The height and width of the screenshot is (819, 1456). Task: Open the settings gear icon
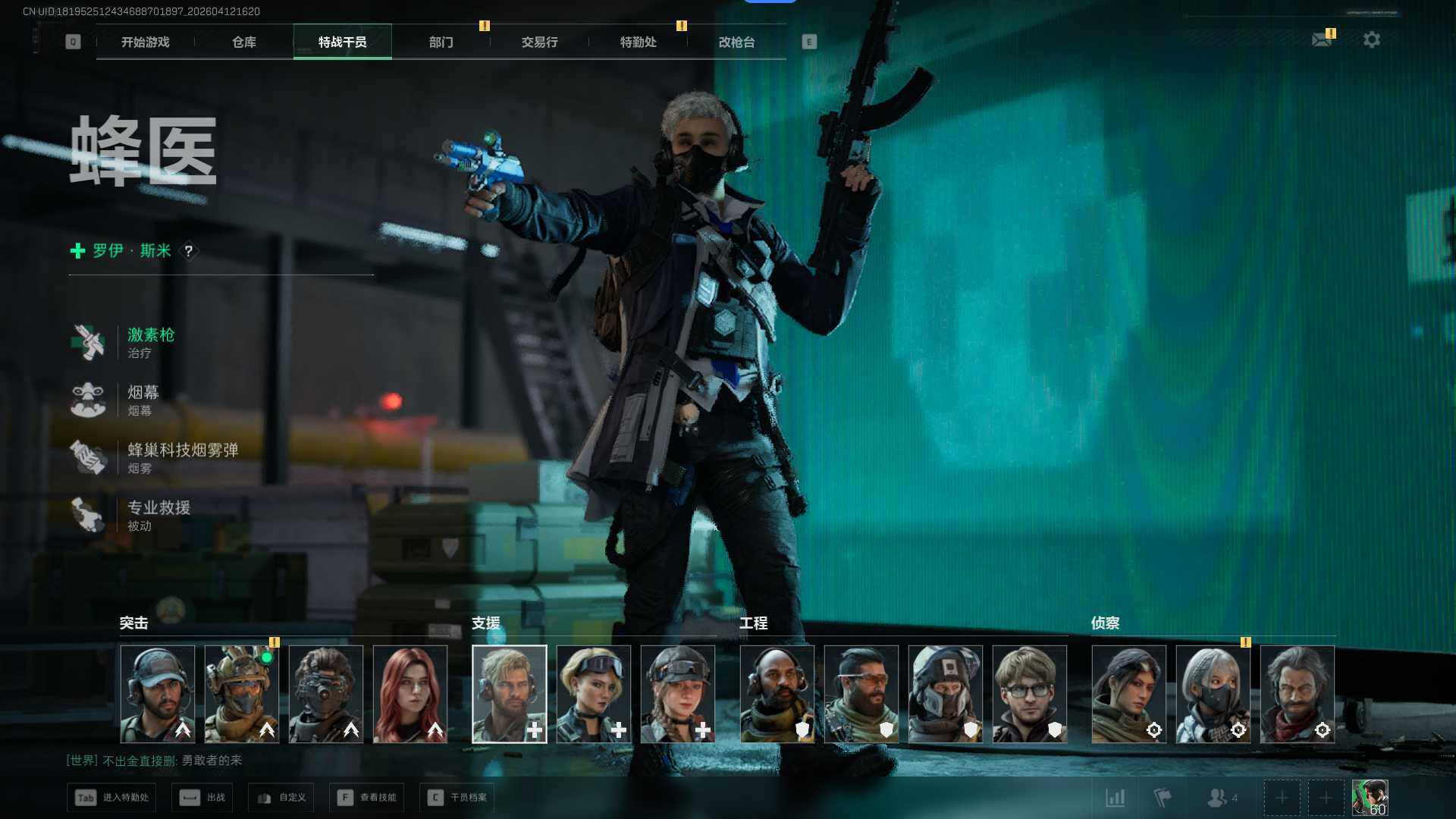pyautogui.click(x=1371, y=39)
